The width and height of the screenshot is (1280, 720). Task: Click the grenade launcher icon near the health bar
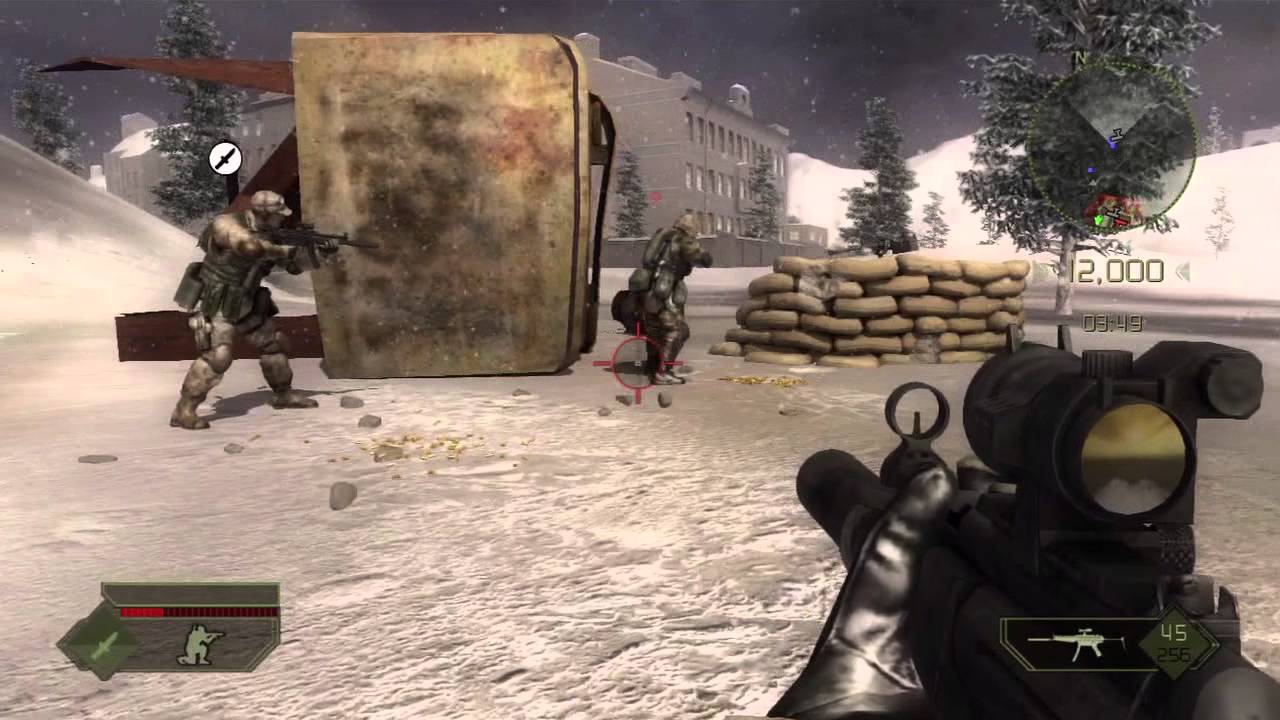point(103,645)
